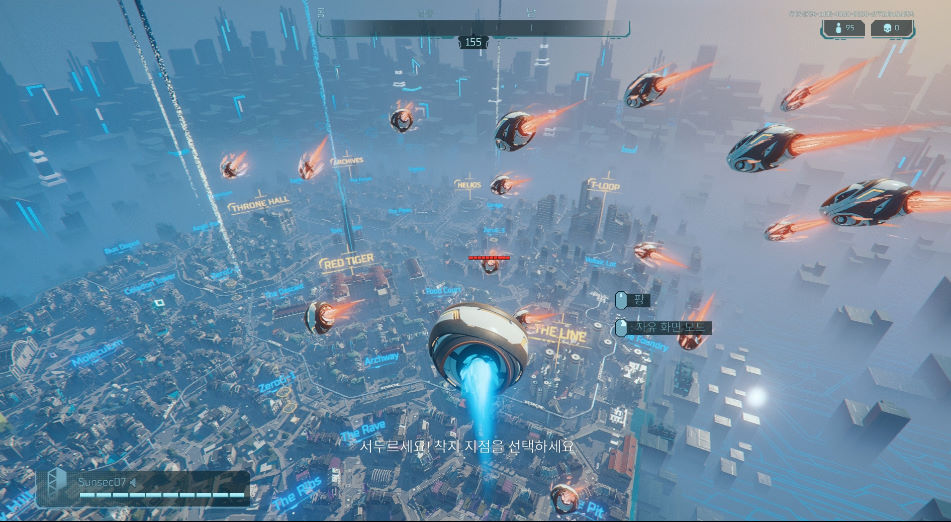Choose the RED TIGER district marker
The width and height of the screenshot is (951, 522).
(347, 262)
